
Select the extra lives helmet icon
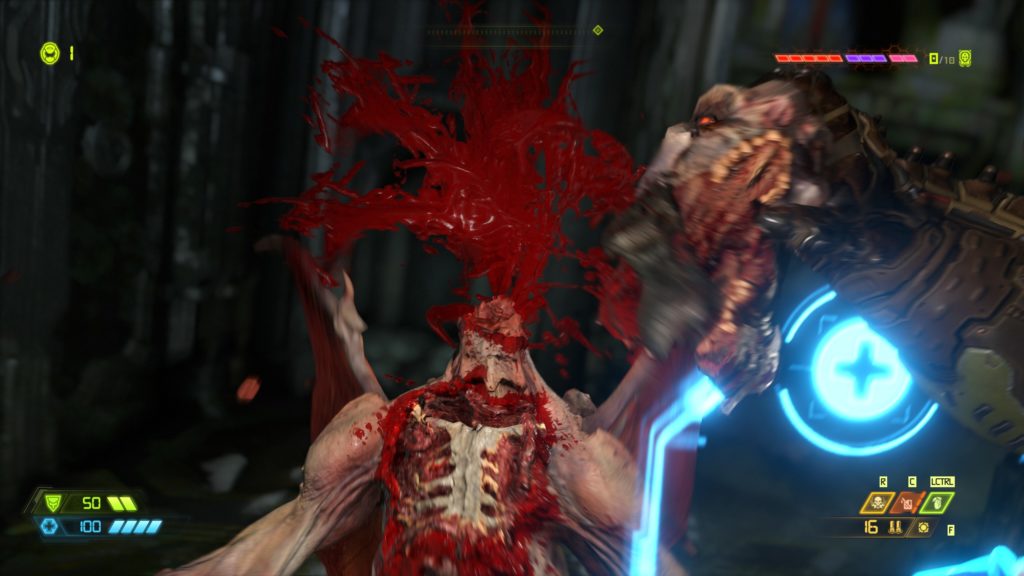point(50,53)
